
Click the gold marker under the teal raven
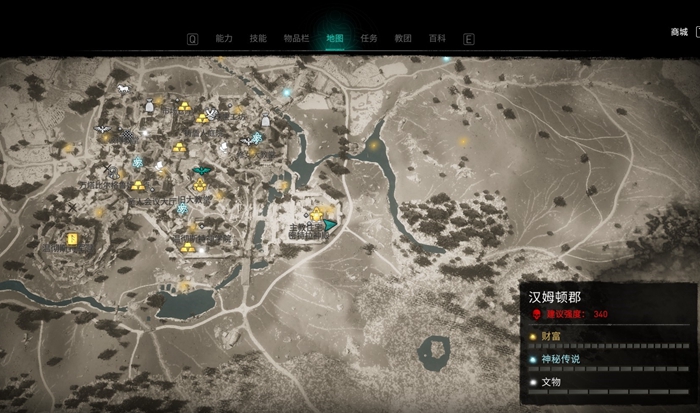point(200,187)
